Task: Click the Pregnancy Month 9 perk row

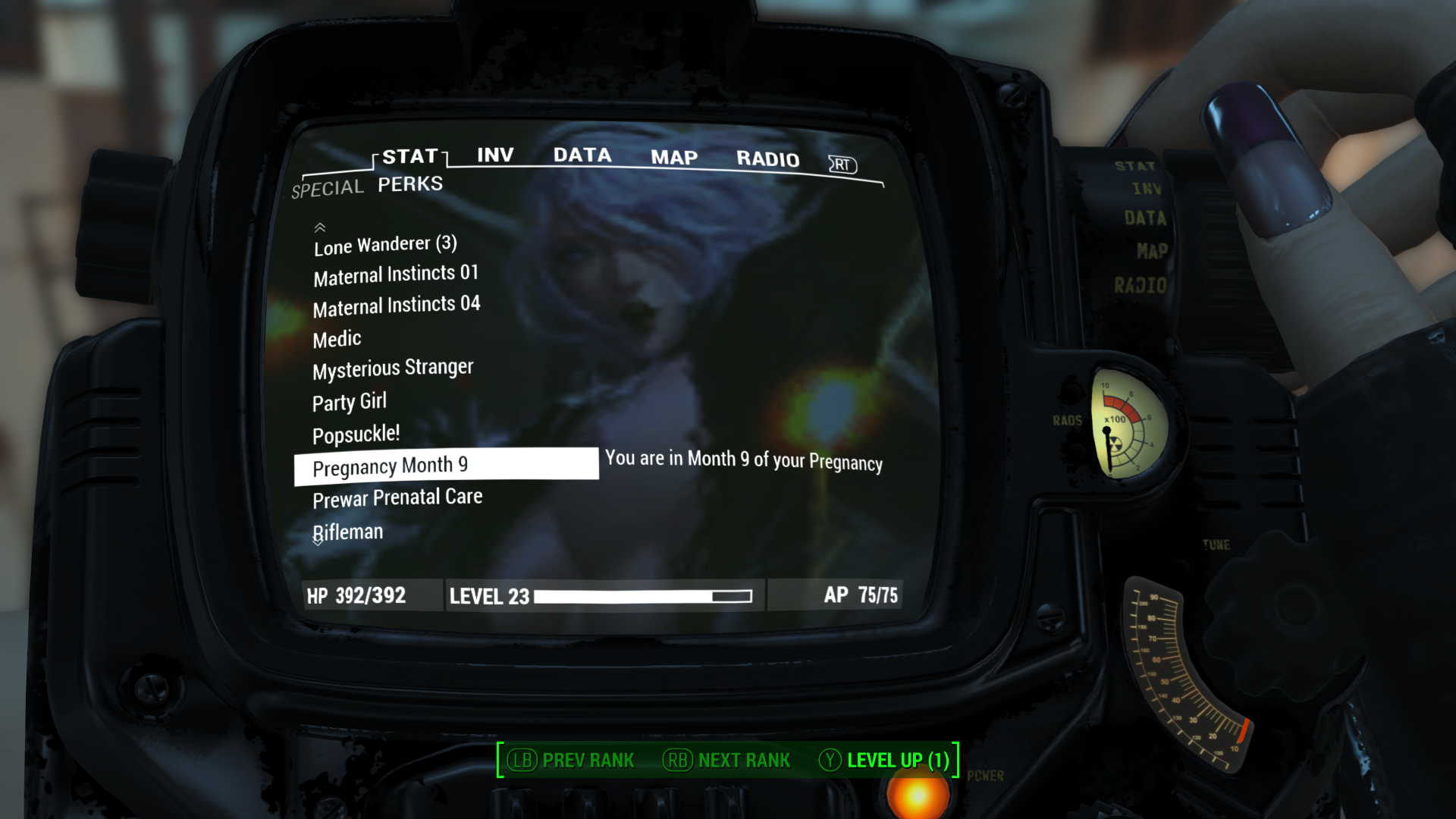Action: 446,466
